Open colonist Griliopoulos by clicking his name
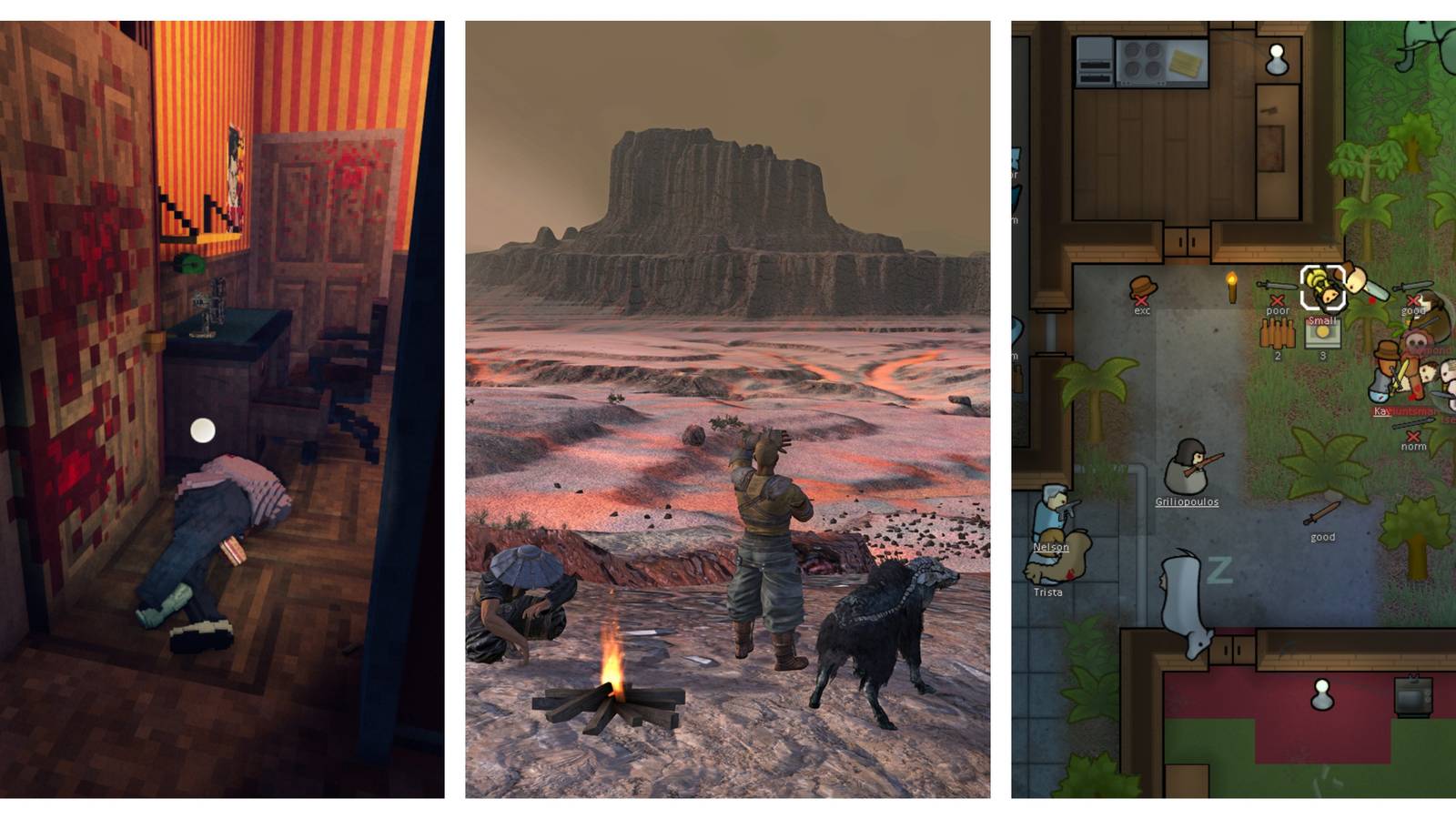Screen dimensions: 1456x819 1187,500
